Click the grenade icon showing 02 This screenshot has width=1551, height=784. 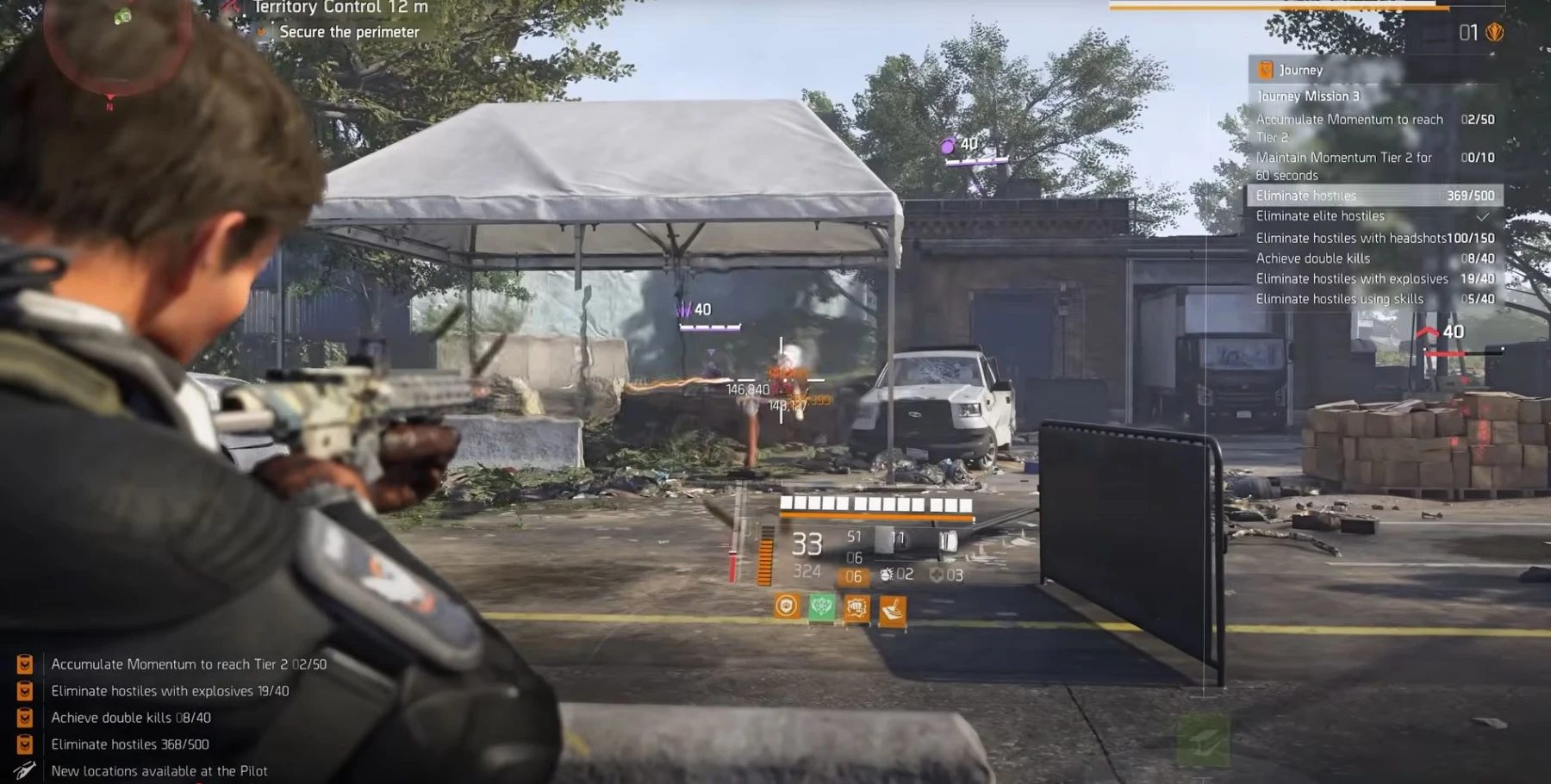[x=888, y=573]
